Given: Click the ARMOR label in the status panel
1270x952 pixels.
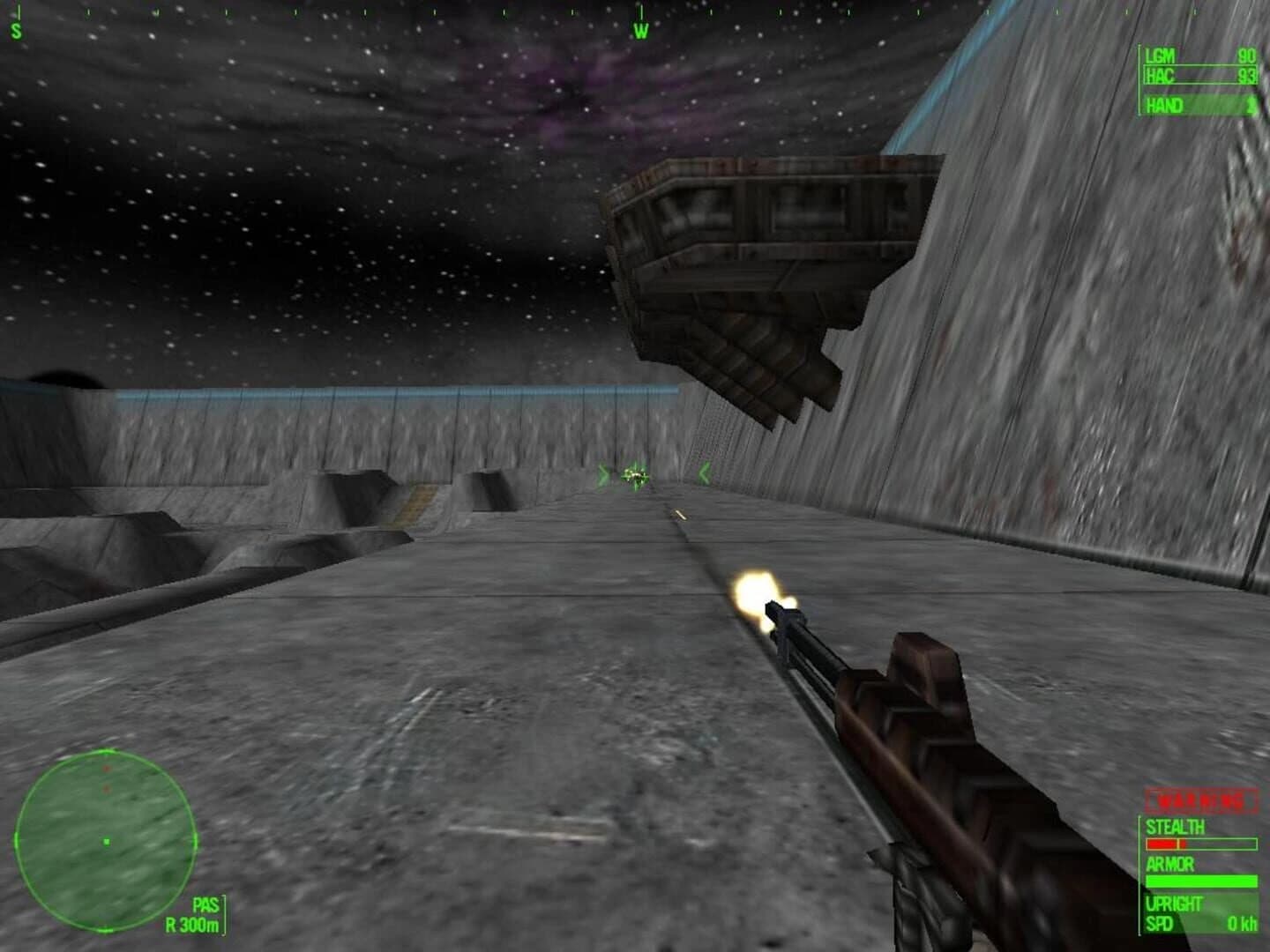Looking at the screenshot, I should (1170, 864).
